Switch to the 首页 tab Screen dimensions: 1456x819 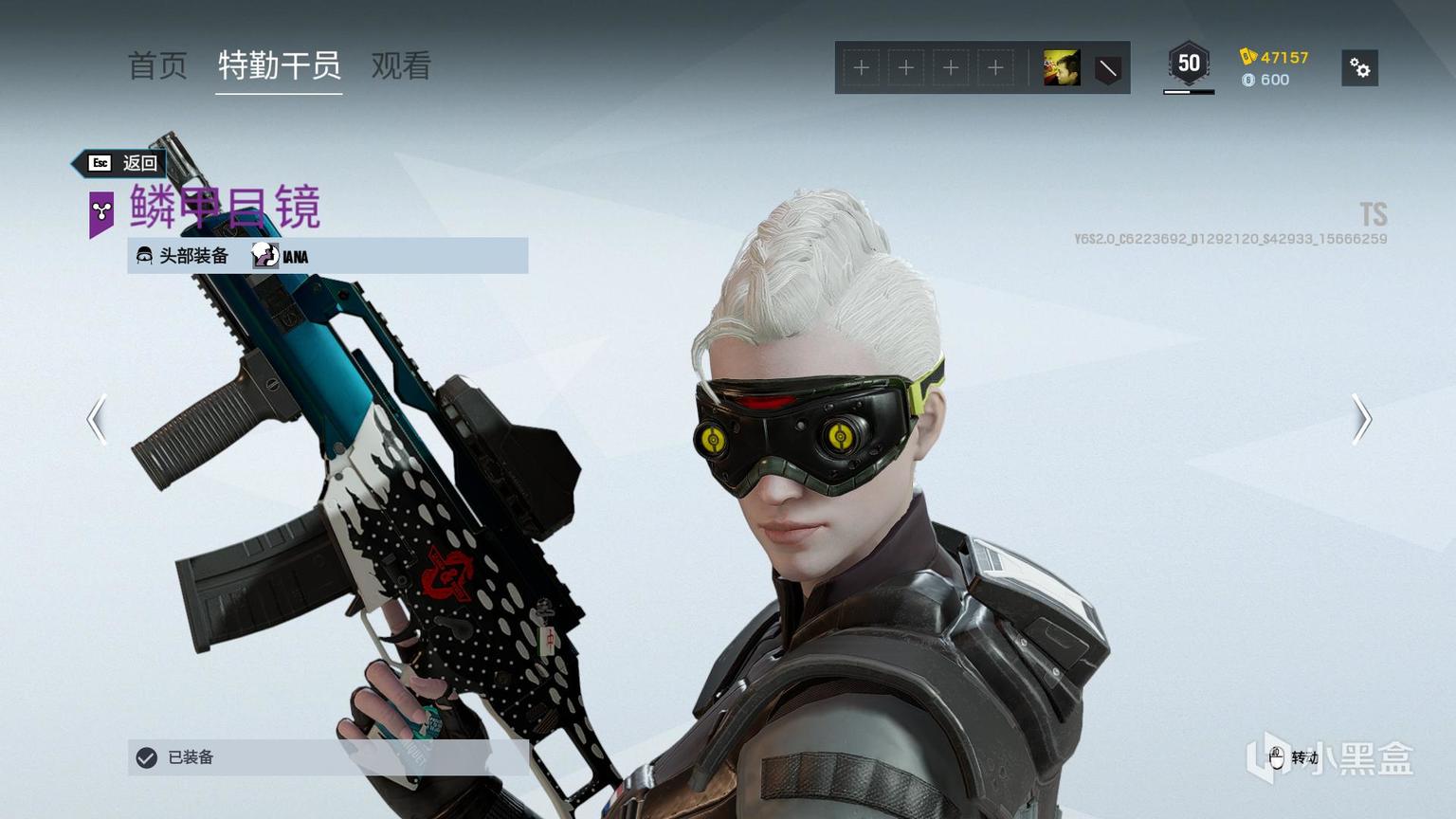[157, 65]
